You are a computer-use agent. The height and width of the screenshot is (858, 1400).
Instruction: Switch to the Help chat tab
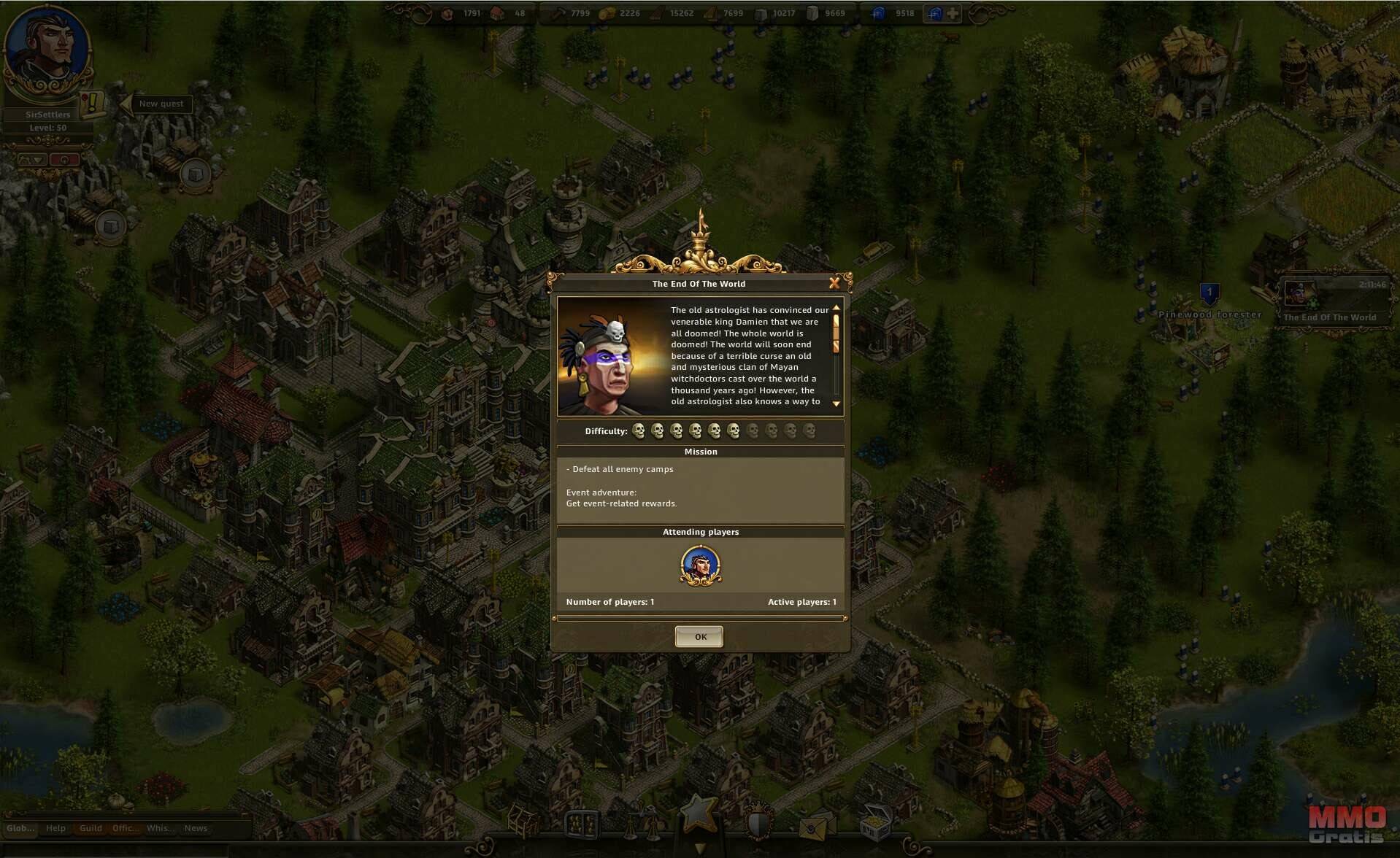(55, 828)
